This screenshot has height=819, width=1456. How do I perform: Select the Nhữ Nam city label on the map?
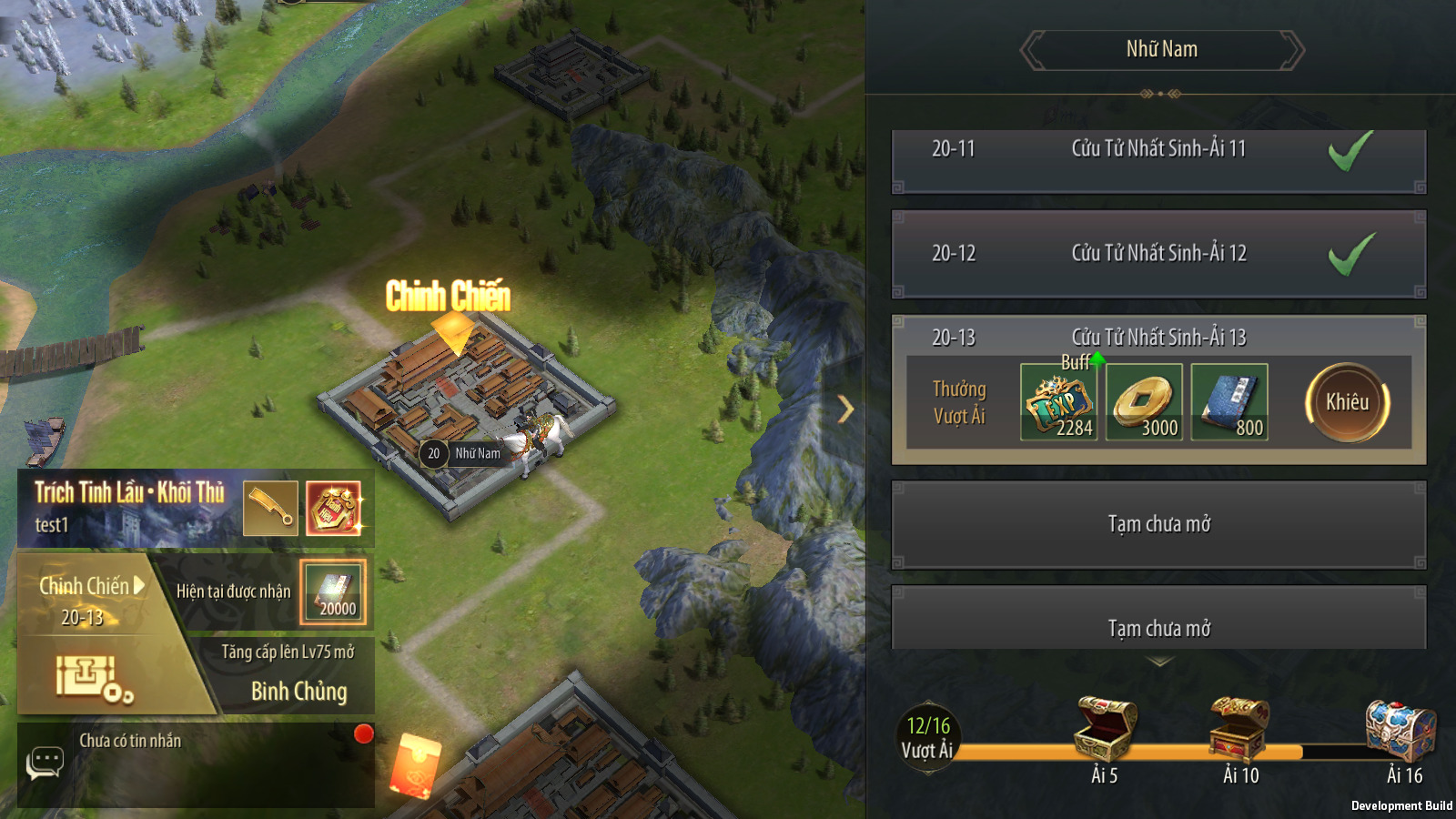(x=476, y=453)
